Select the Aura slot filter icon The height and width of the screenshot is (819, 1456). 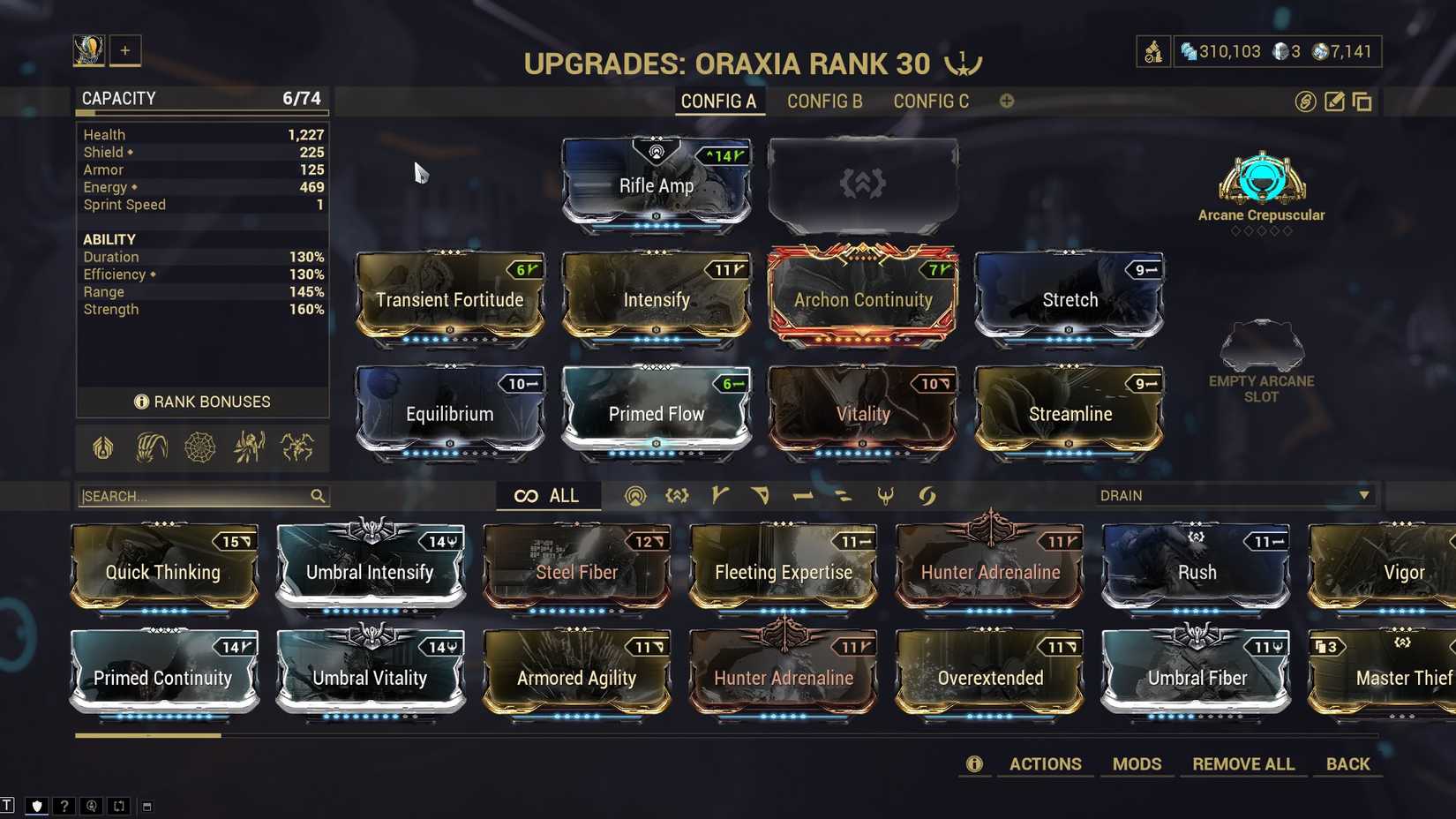coord(635,496)
